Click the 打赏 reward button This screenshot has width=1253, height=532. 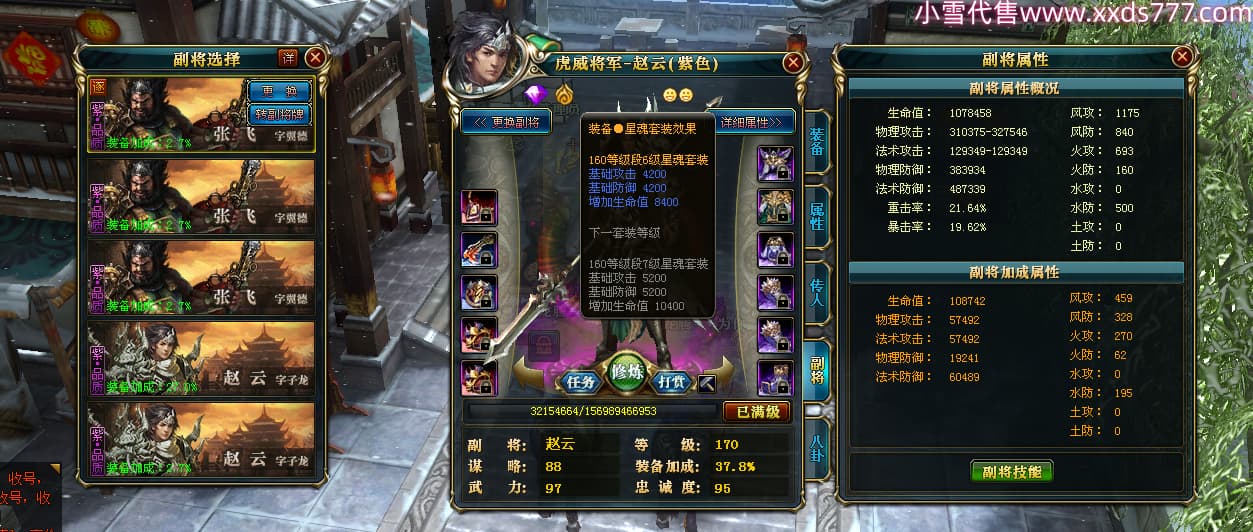tap(674, 381)
